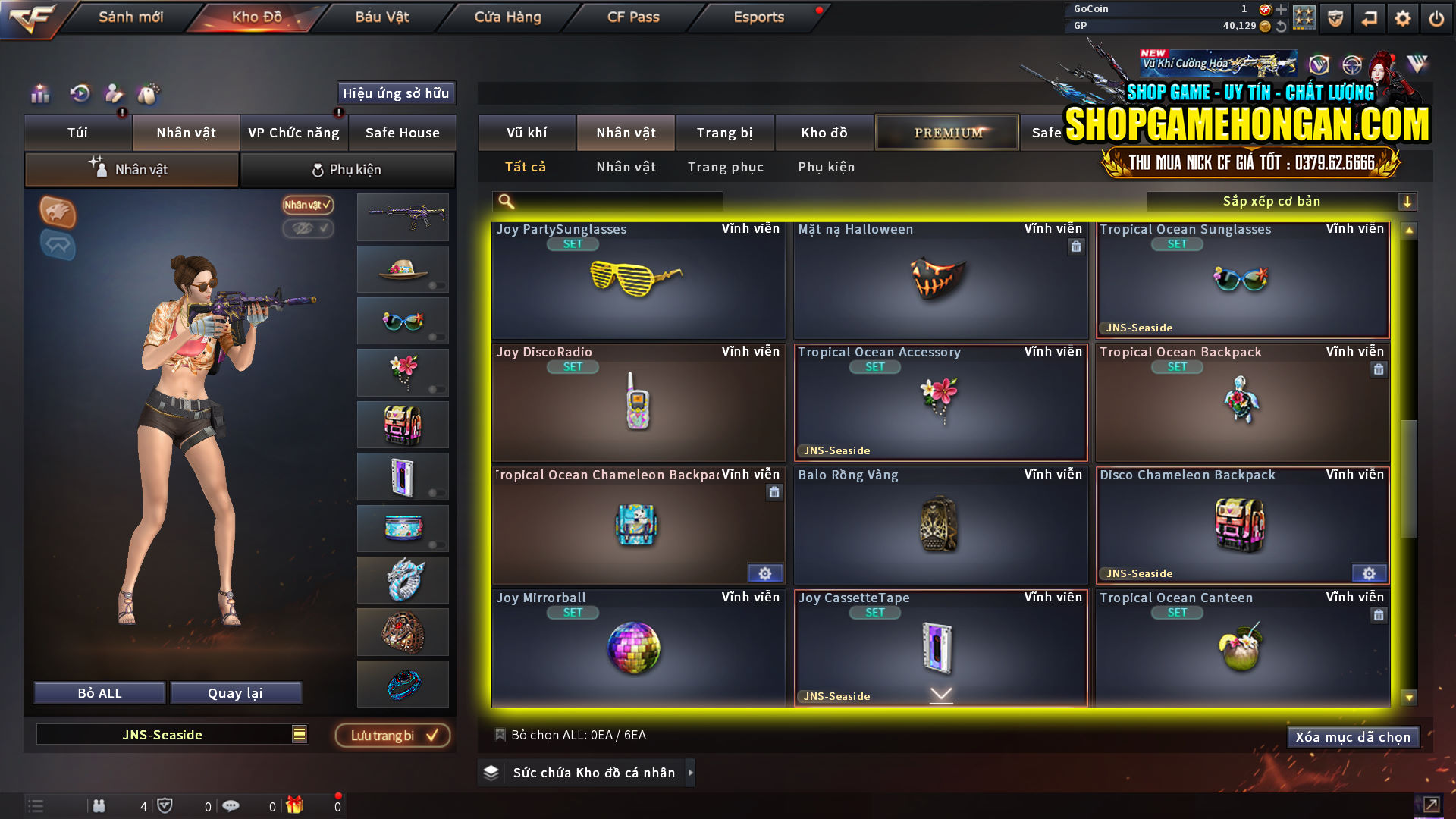Click the replay history icon above the character panel
1456x819 pixels.
(x=79, y=93)
